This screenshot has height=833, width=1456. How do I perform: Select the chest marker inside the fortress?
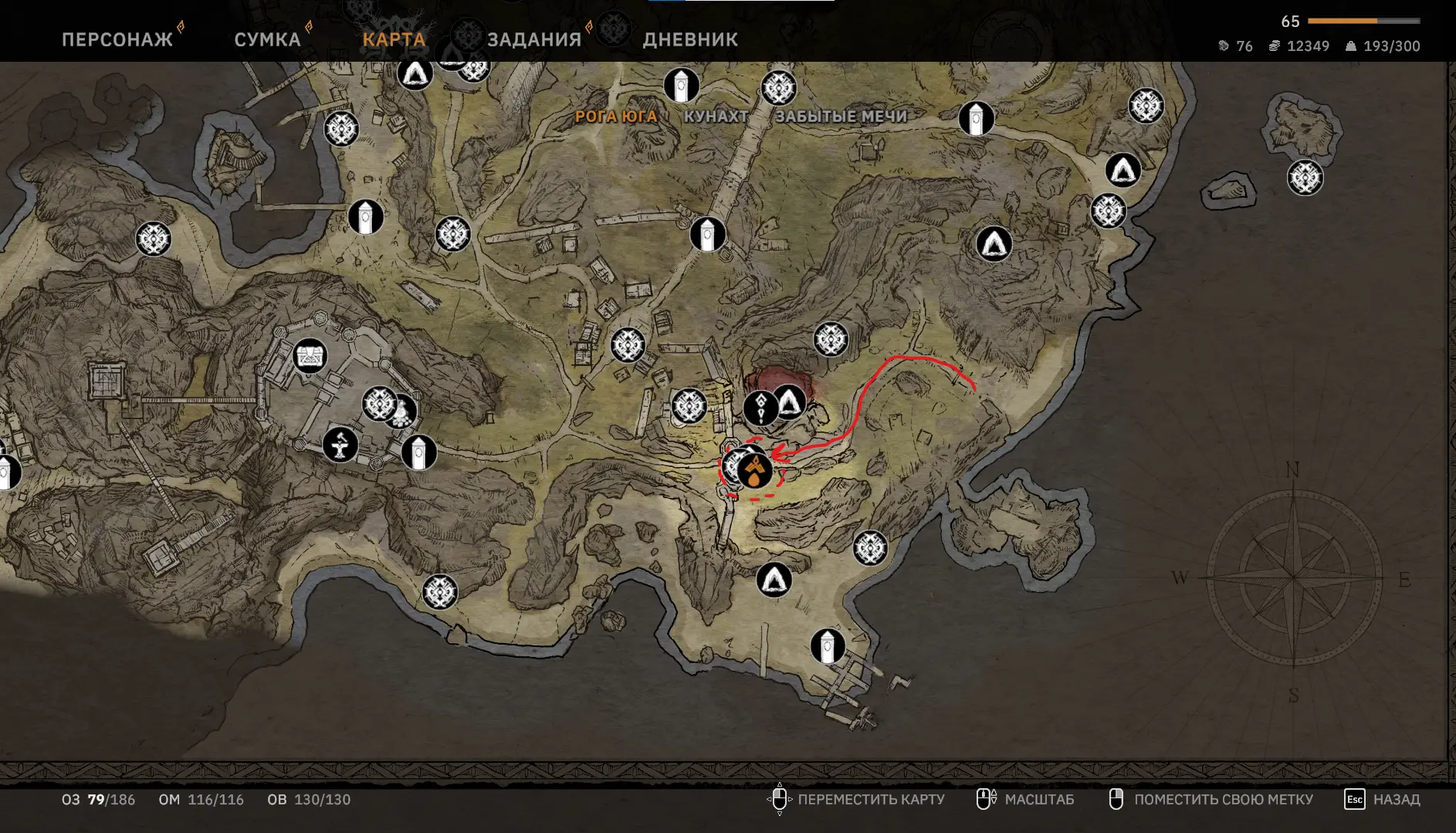(310, 356)
